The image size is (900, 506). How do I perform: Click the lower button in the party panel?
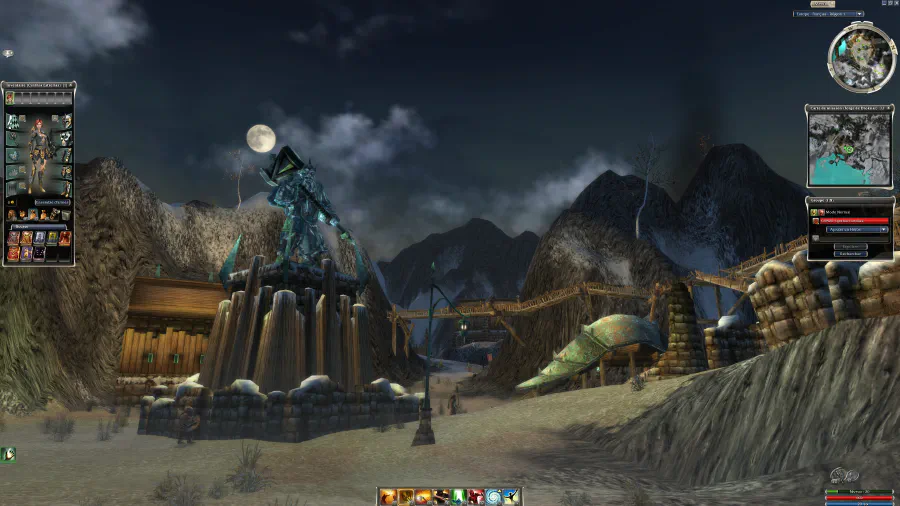pyautogui.click(x=848, y=254)
